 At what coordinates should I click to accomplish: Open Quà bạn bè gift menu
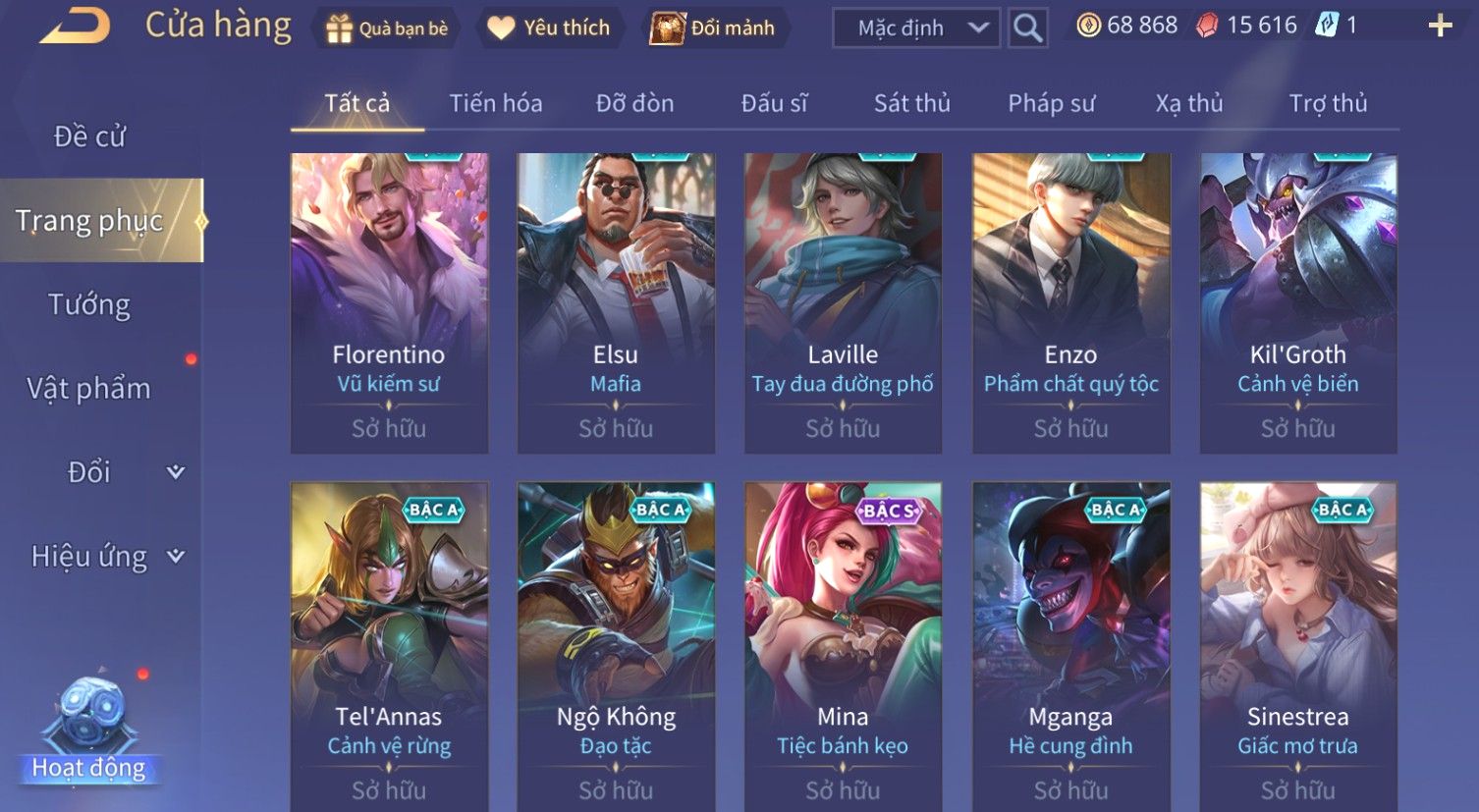[x=387, y=28]
